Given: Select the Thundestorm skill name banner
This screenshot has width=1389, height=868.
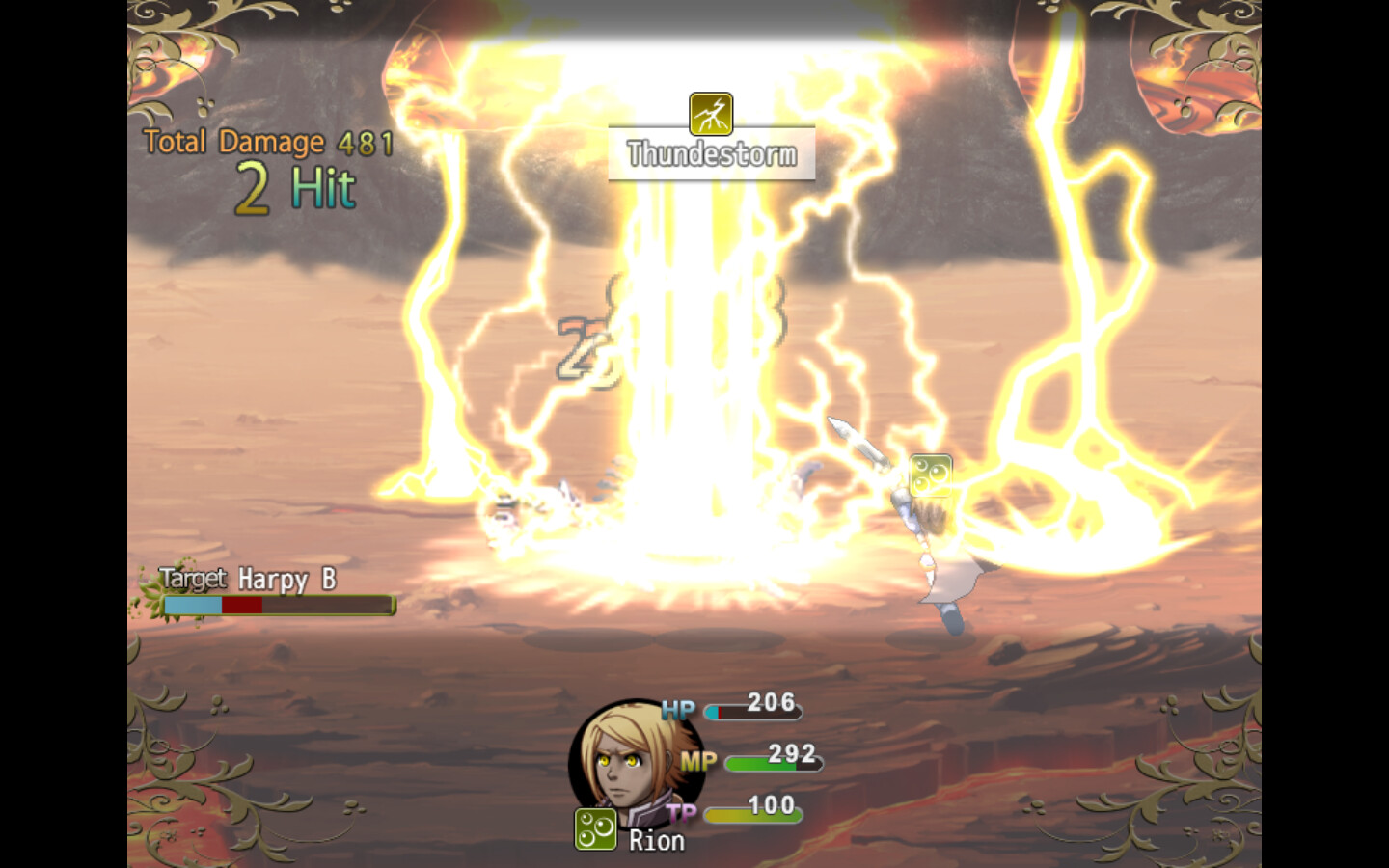Looking at the screenshot, I should click(x=711, y=152).
